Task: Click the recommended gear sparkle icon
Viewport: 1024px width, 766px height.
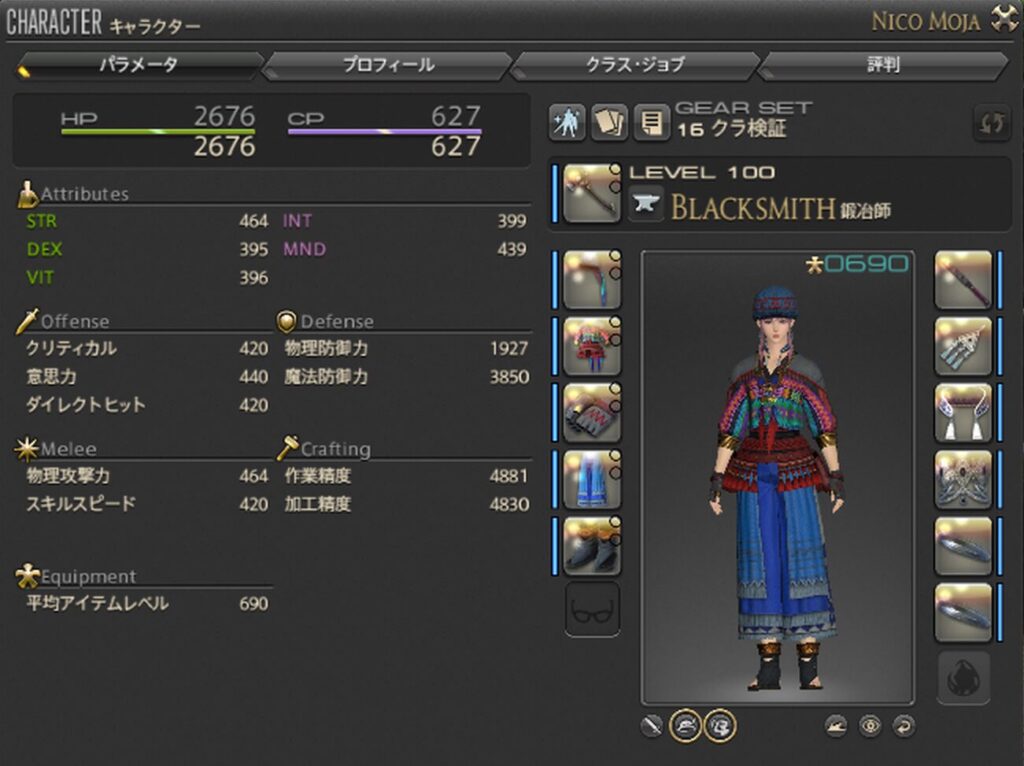Action: pos(567,123)
